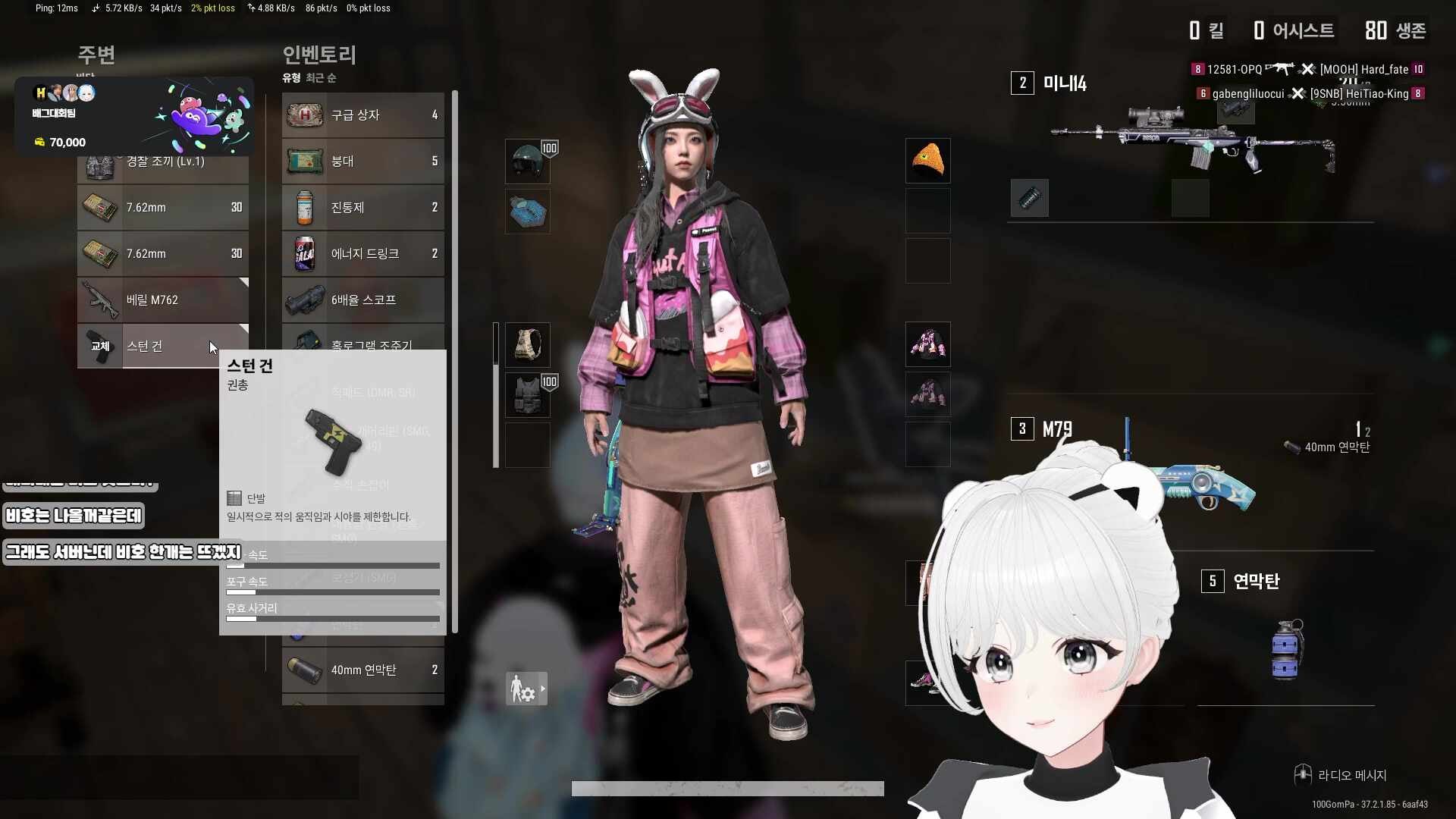Screen dimensions: 1456x819
Task: Click the equipped vest armor slot
Action: click(x=528, y=395)
